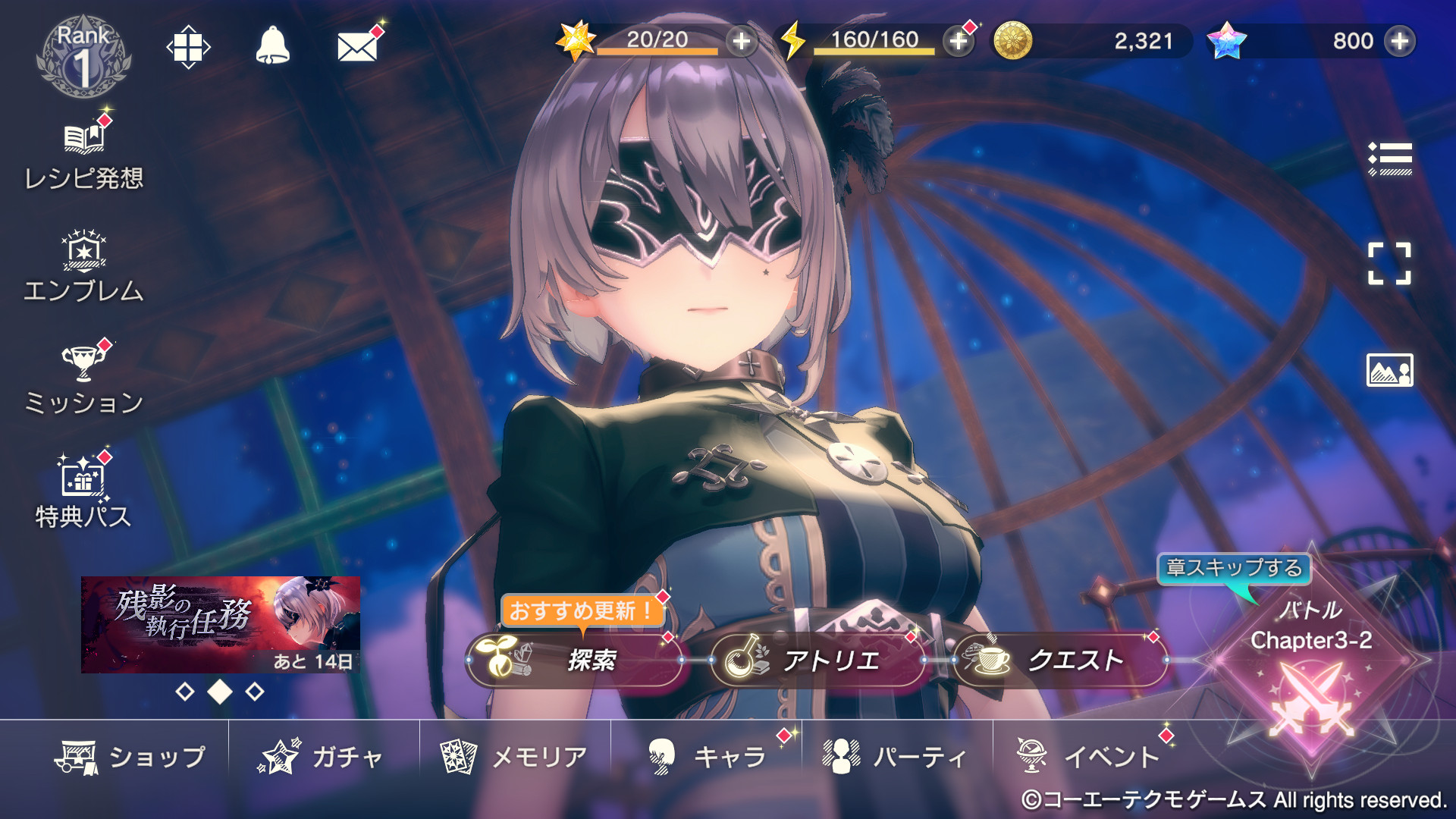
Task: Hide the UI with the fullscreen brackets icon
Action: click(1389, 264)
